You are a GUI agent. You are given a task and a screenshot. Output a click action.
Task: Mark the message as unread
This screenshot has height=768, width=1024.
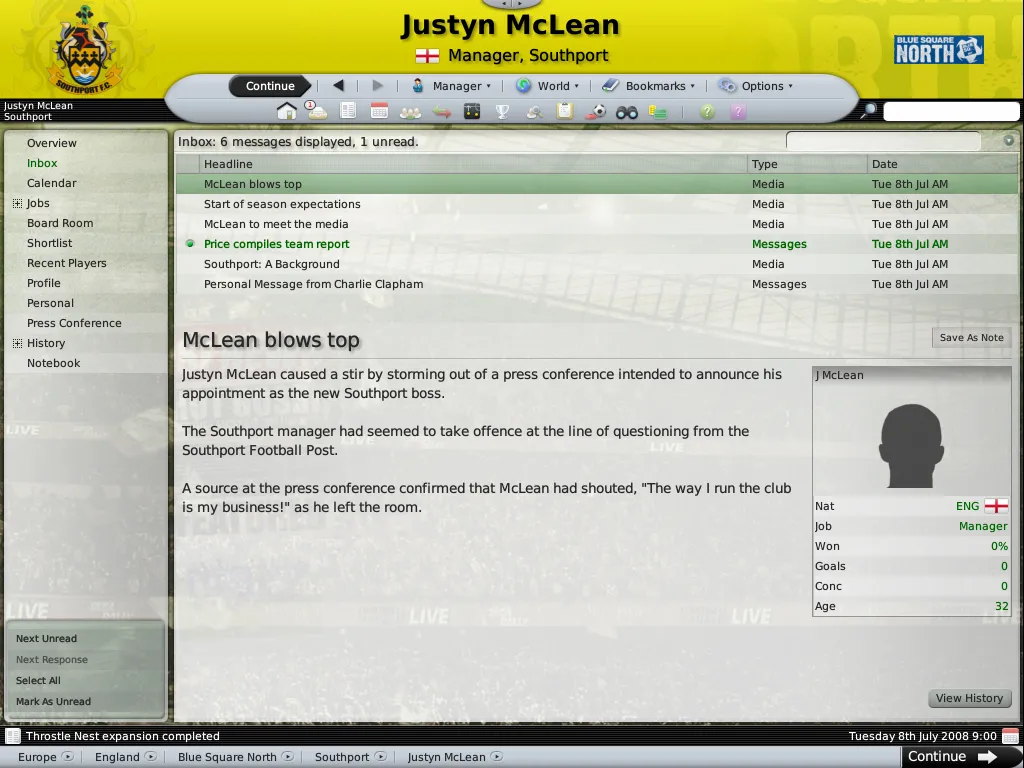click(53, 702)
